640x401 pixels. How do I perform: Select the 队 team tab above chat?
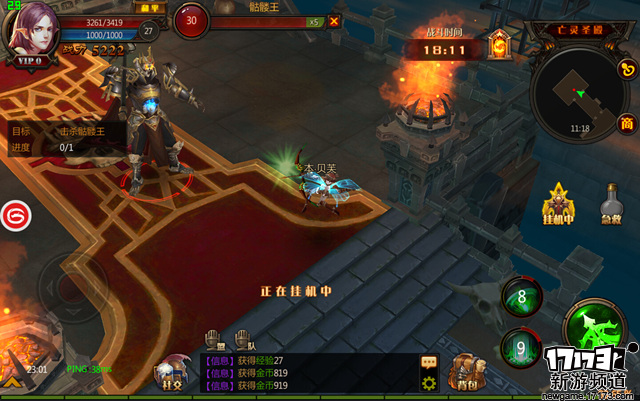(x=242, y=339)
